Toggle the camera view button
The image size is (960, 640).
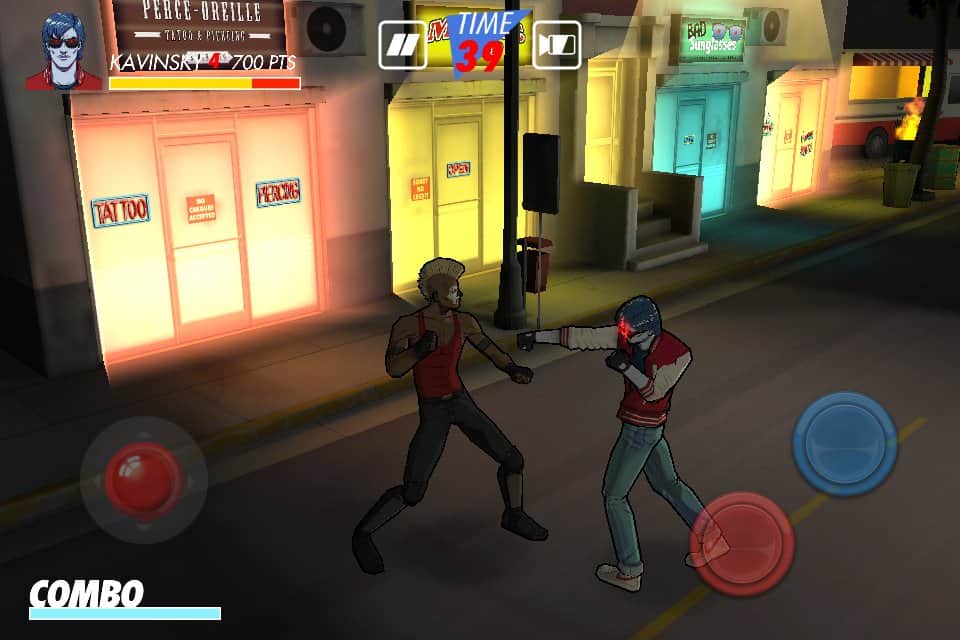point(557,45)
